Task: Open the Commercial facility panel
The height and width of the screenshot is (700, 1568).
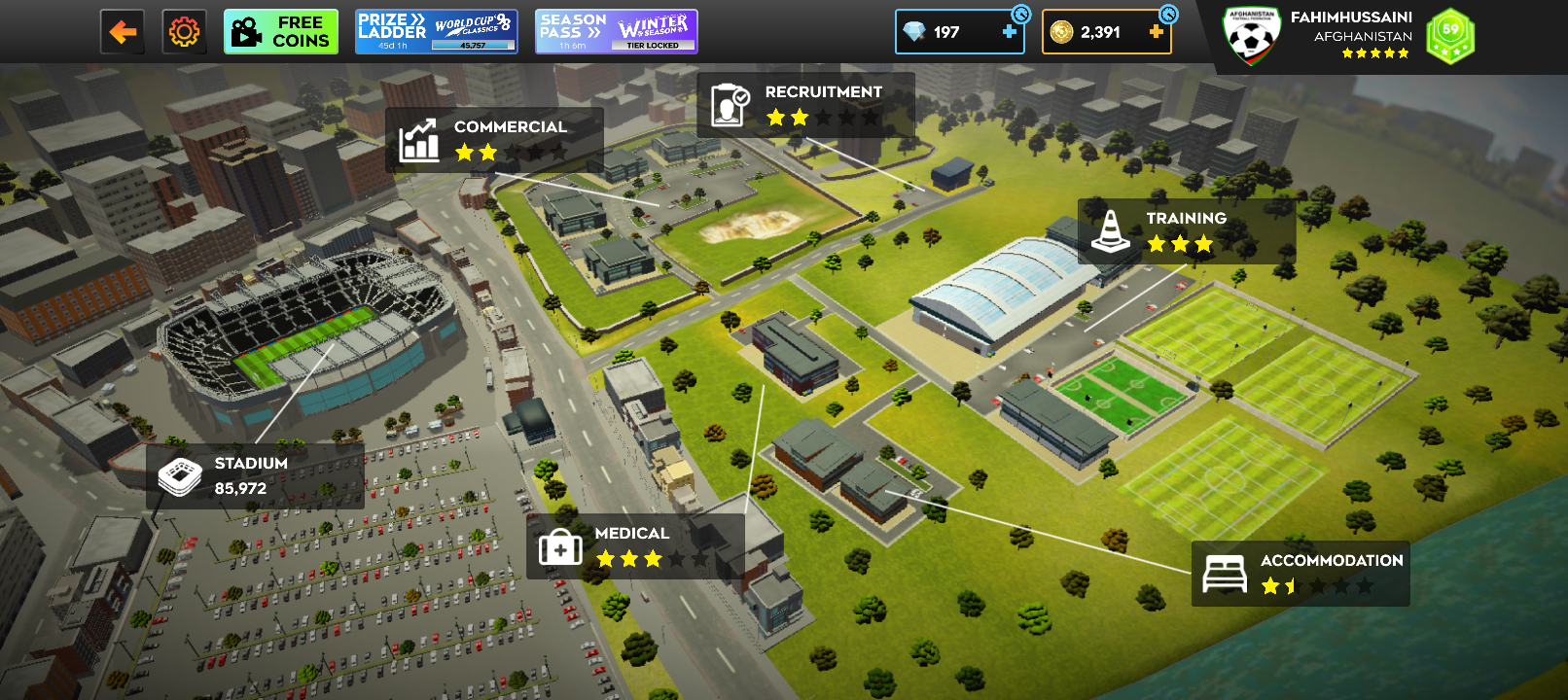Action: (494, 140)
